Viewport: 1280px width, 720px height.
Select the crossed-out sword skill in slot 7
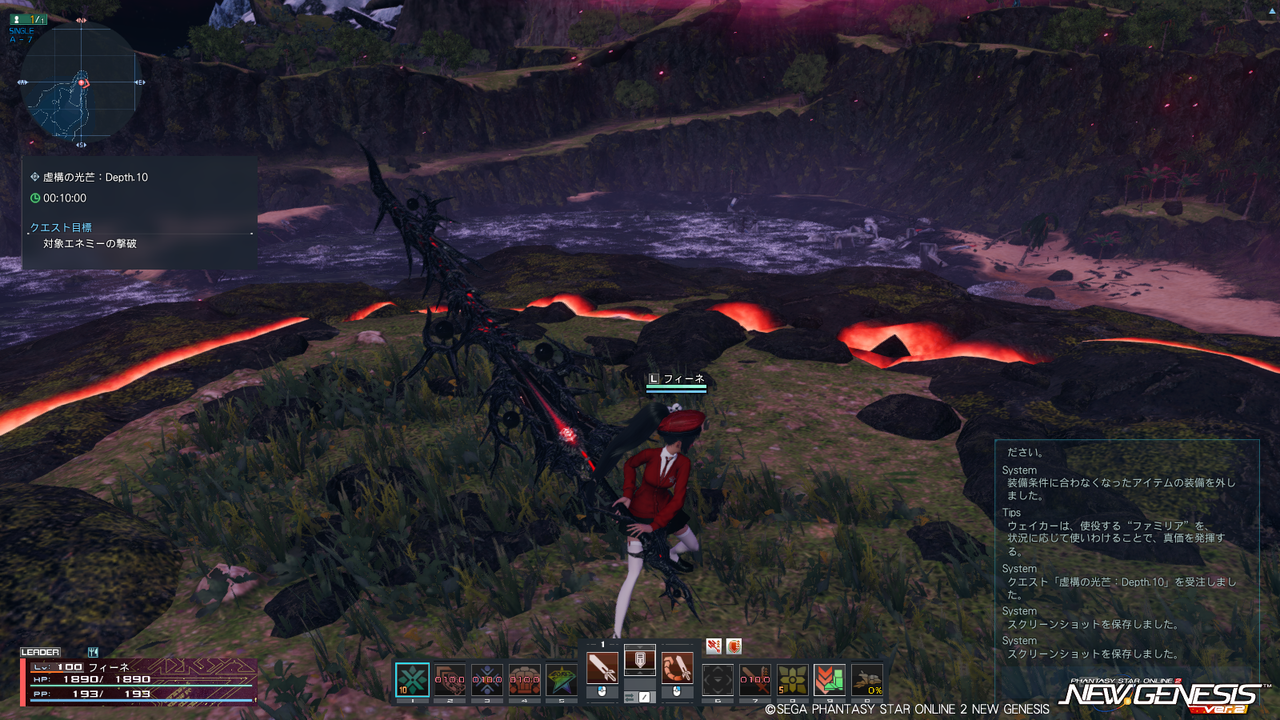755,680
